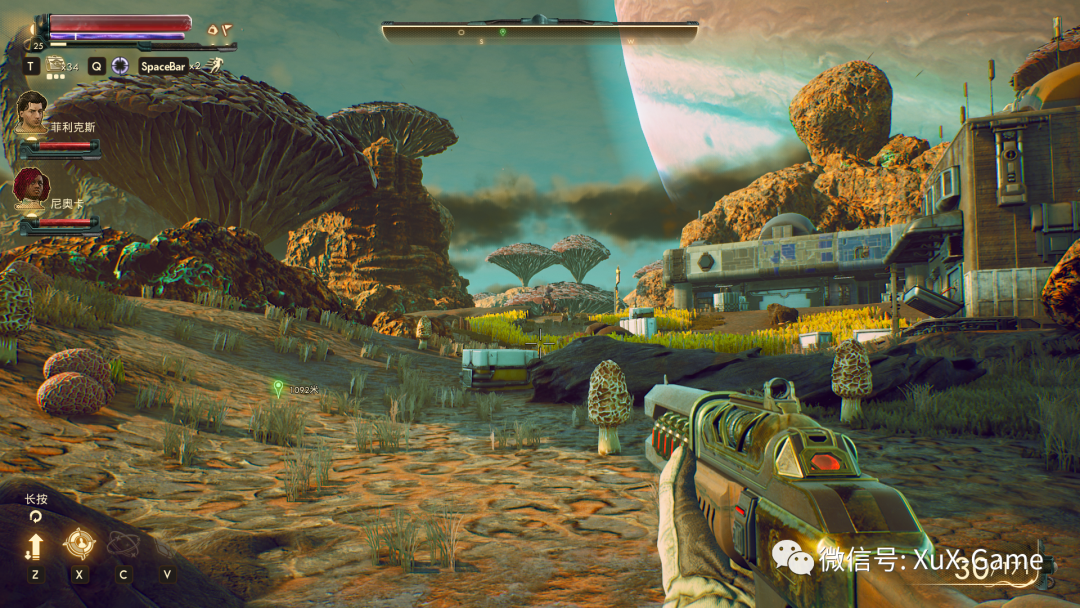The image size is (1080, 608).
Task: Click the circular-arrow hold-to-cycle icon
Action: point(36,516)
